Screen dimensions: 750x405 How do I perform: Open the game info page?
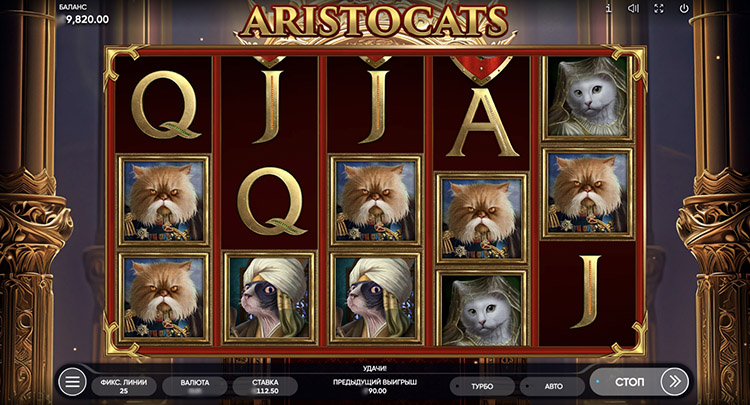point(609,8)
